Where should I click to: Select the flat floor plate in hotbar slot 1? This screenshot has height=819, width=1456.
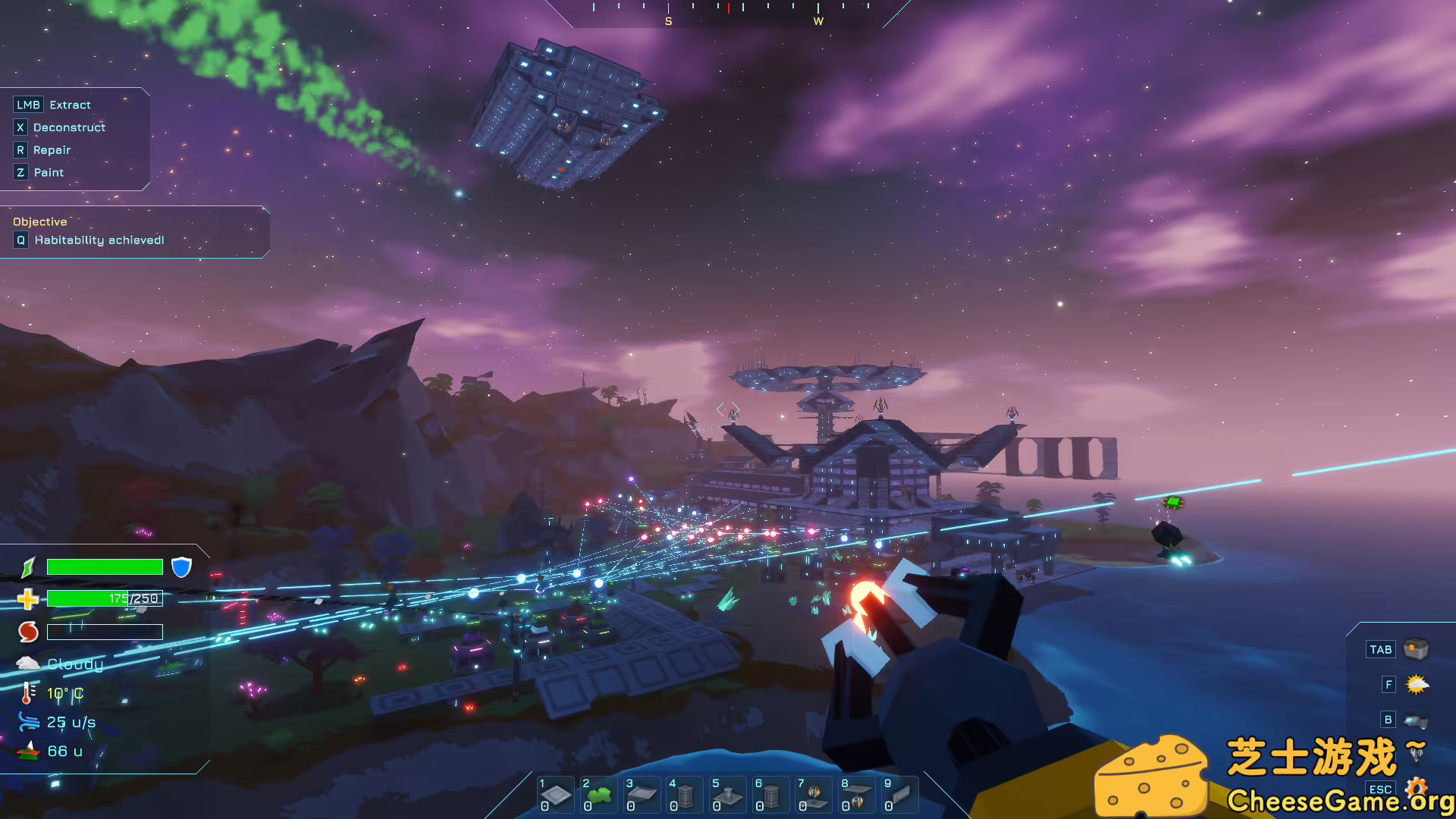[x=556, y=795]
